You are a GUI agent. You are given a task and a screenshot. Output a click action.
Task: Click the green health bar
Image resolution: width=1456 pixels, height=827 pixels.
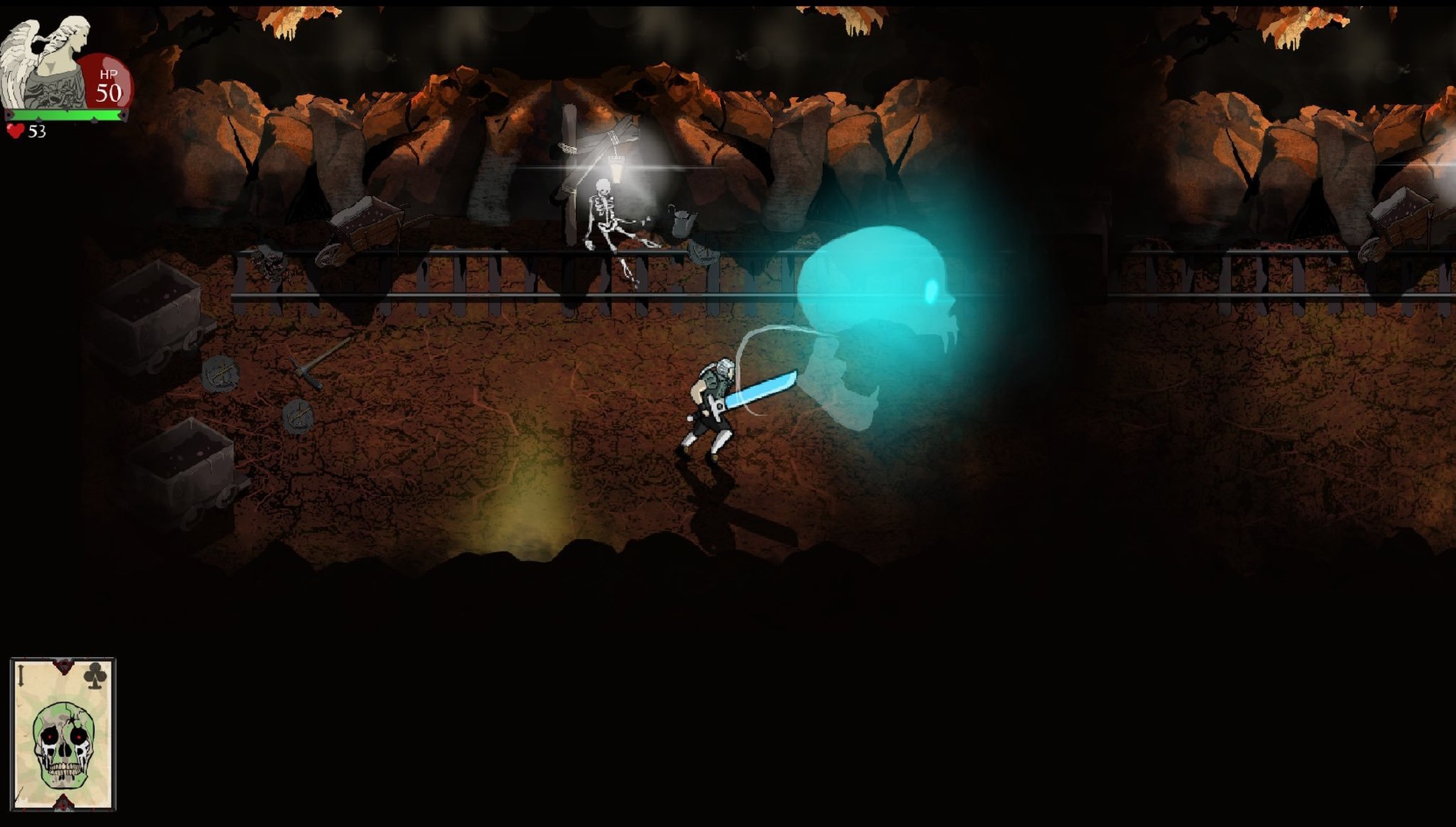[x=65, y=116]
